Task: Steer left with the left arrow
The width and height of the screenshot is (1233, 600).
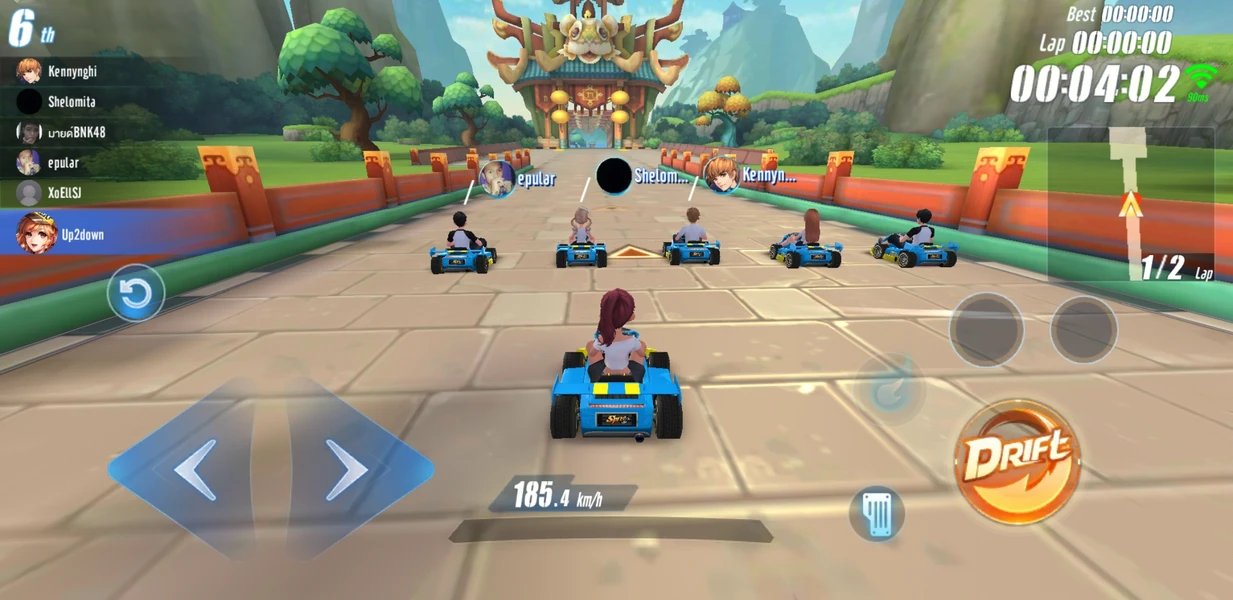Action: 196,469
